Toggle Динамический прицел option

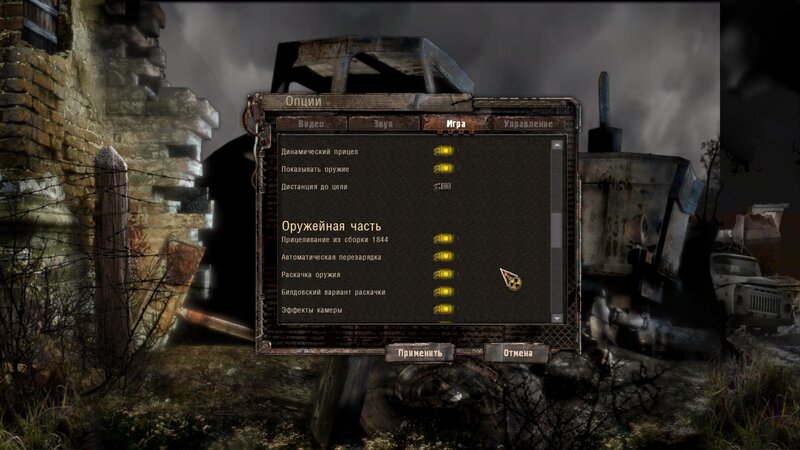[443, 152]
